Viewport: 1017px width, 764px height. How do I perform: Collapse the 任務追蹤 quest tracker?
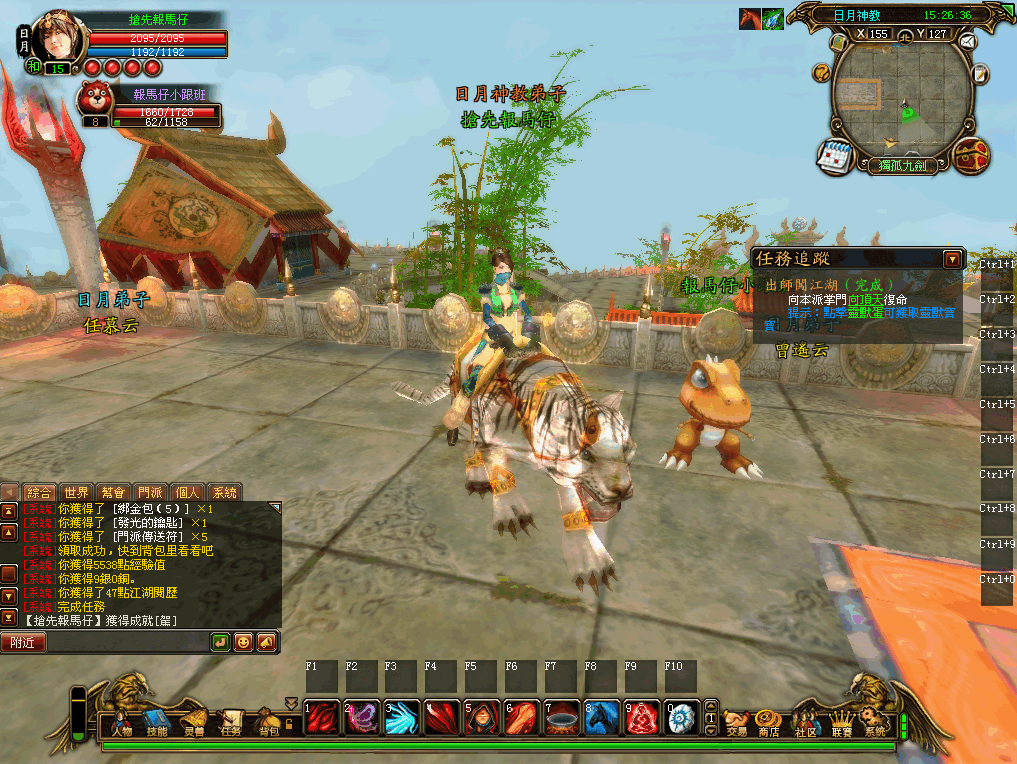pyautogui.click(x=952, y=259)
